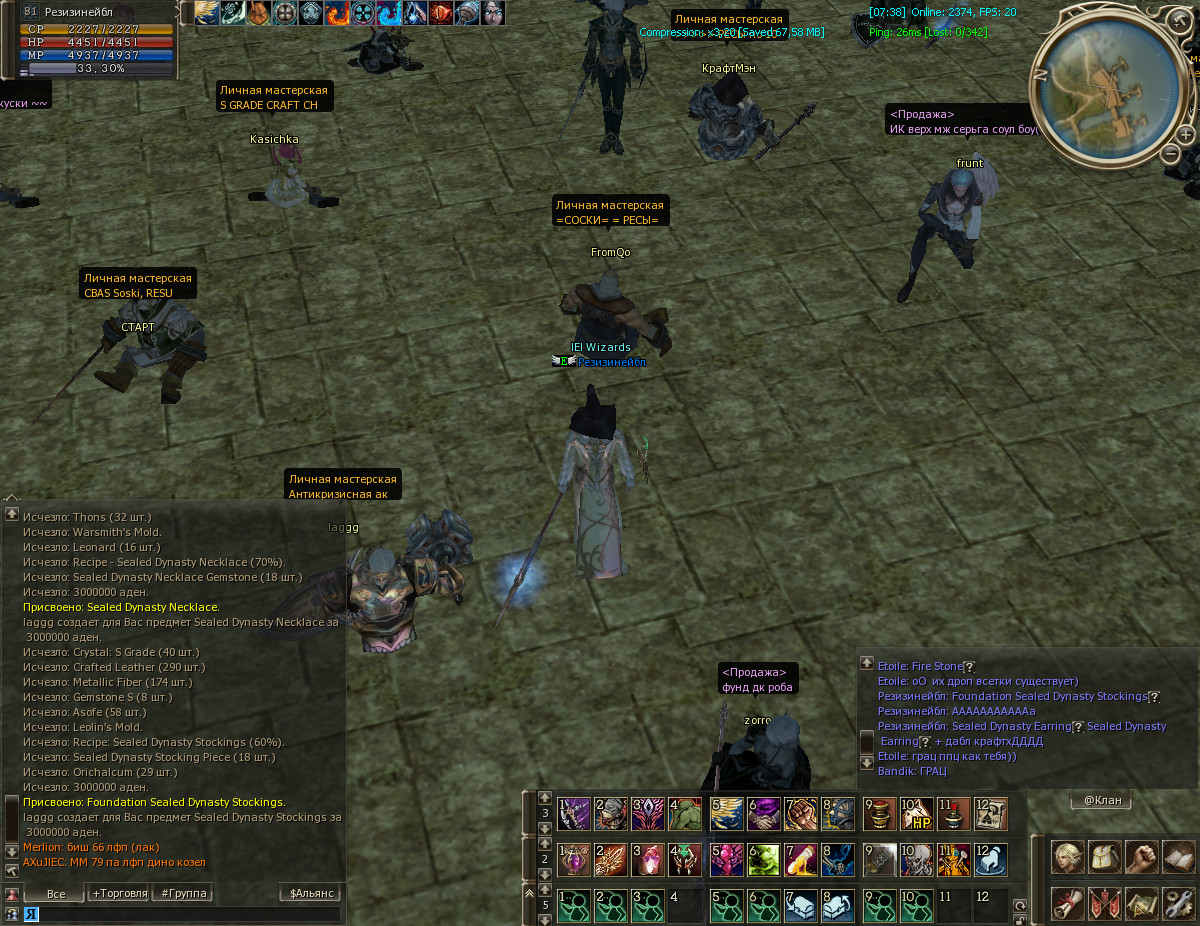Open the skills book icon
Screen dimensions: 1200x926
(x=1178, y=857)
